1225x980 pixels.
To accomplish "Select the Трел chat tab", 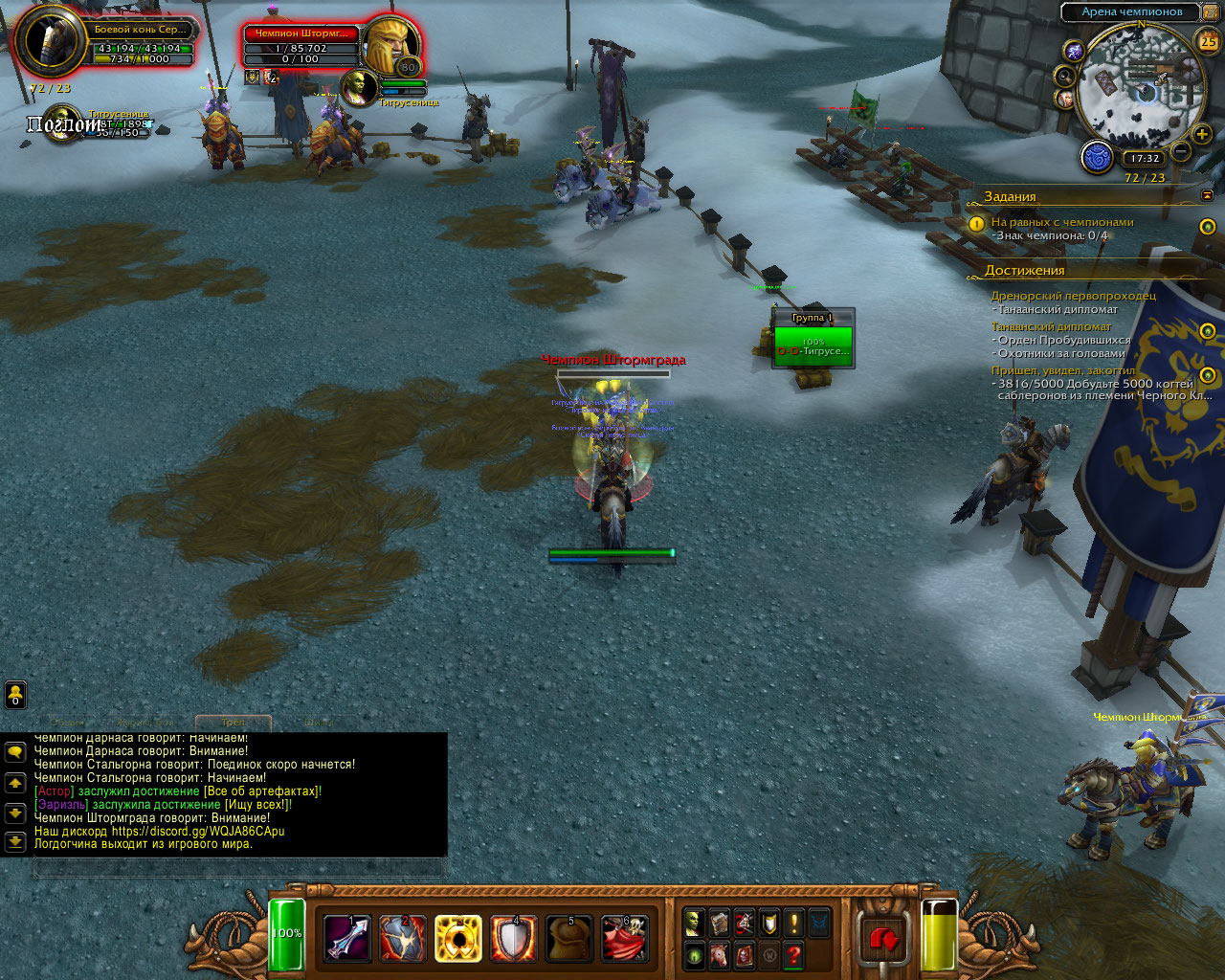I will pyautogui.click(x=234, y=723).
